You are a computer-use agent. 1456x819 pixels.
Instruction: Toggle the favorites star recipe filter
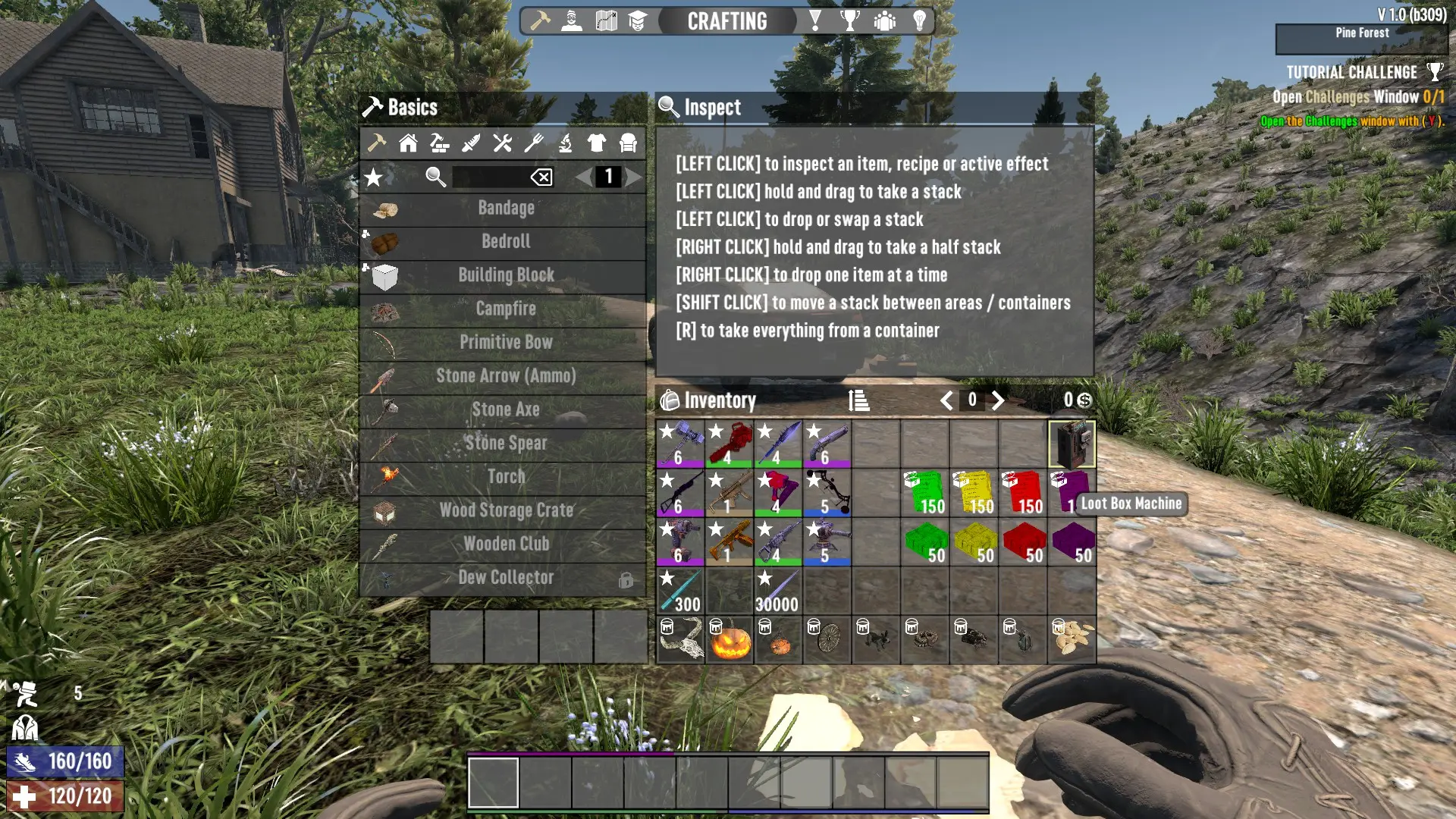click(374, 177)
